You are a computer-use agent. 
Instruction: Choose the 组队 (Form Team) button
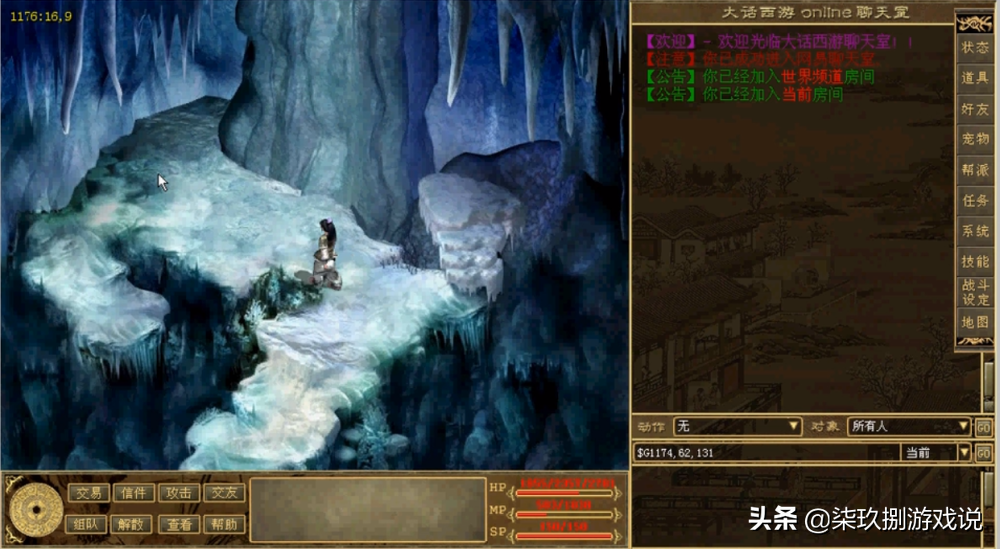[x=88, y=524]
